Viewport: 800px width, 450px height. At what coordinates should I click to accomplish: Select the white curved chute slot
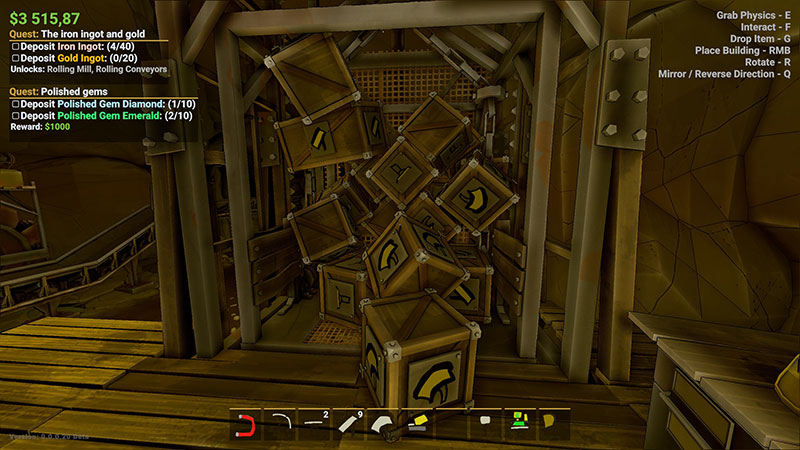(383, 425)
